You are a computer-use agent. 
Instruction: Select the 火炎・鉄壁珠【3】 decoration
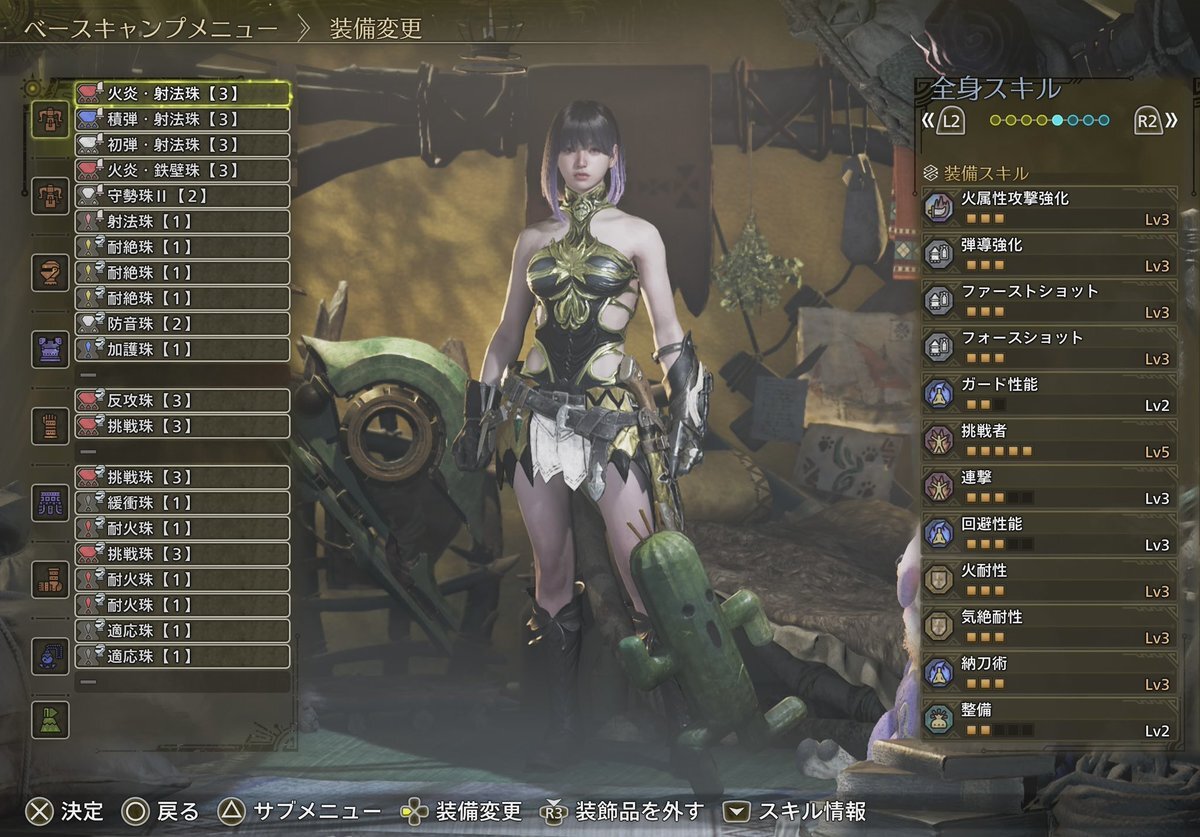pos(182,170)
